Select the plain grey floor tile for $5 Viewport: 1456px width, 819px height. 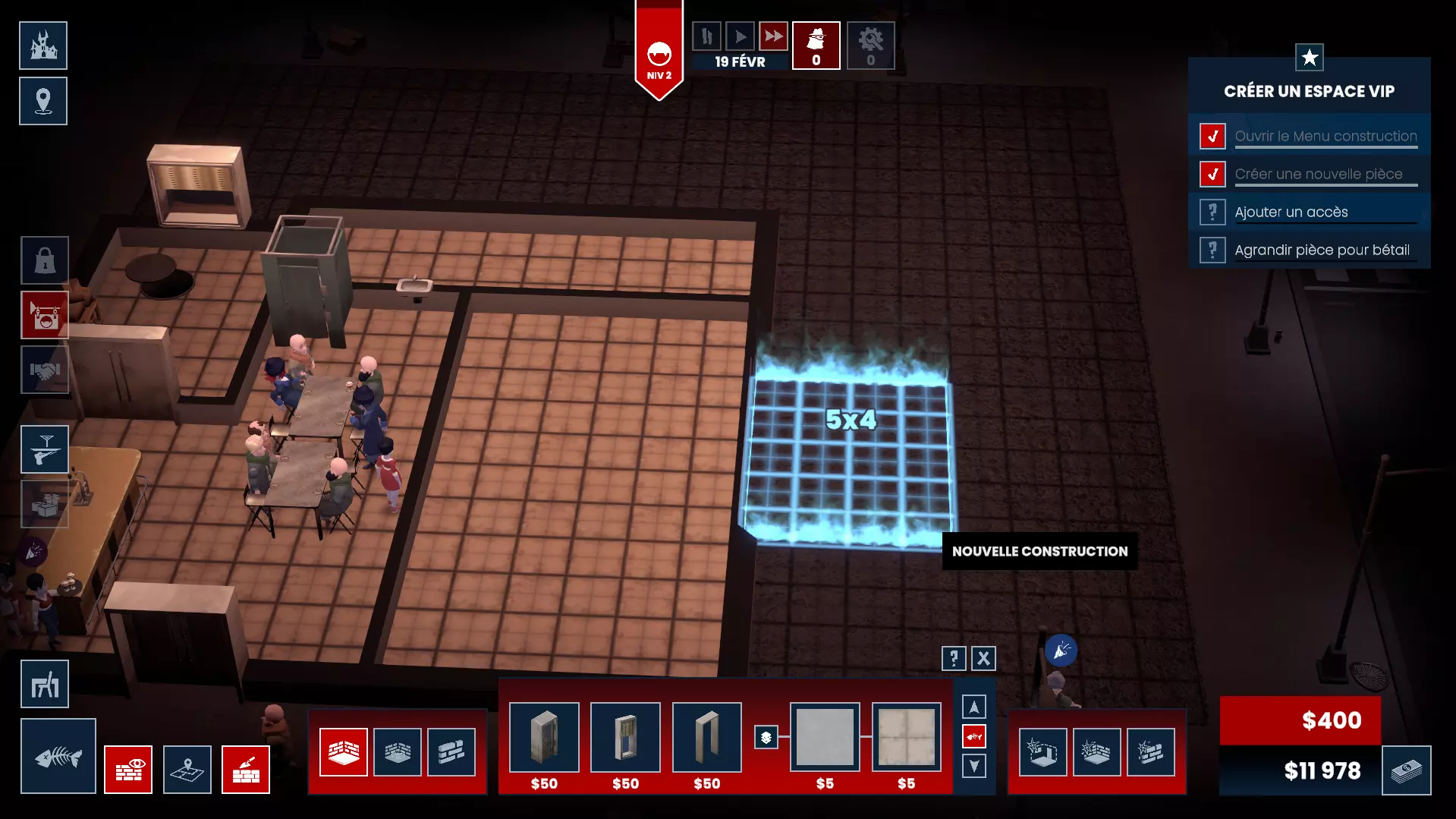[x=825, y=737]
